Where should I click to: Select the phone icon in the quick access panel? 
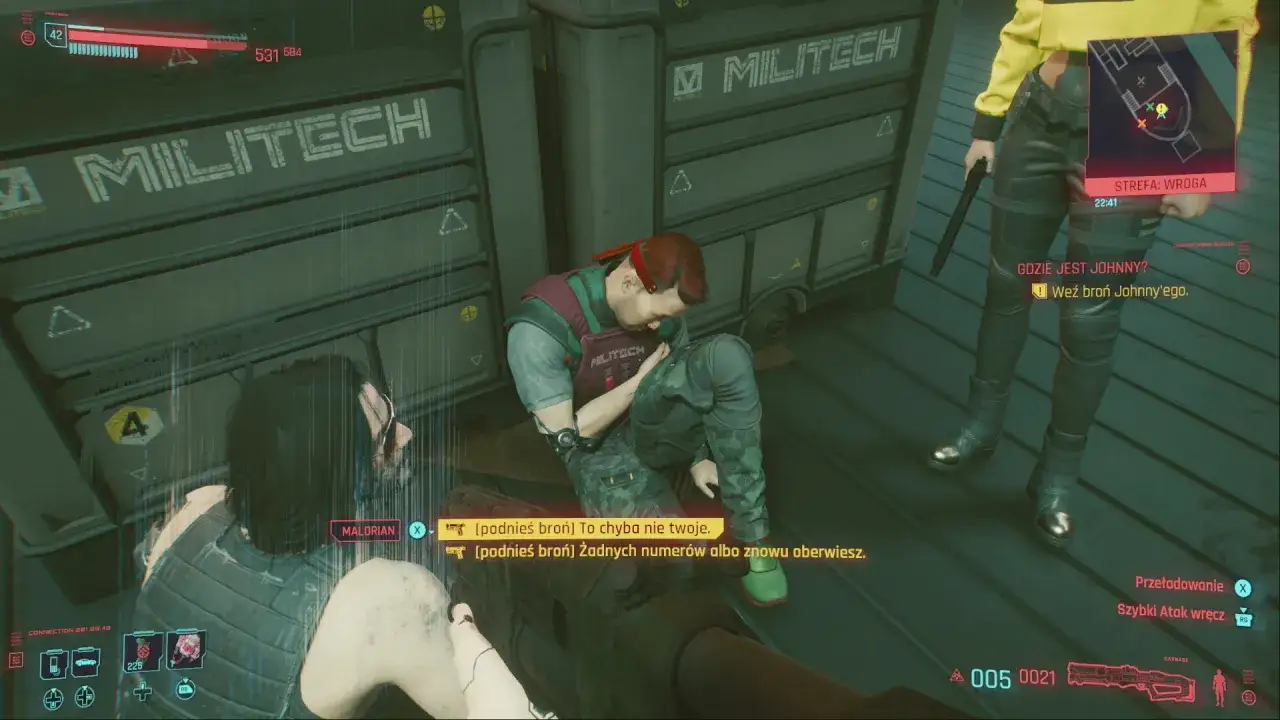pyautogui.click(x=54, y=663)
